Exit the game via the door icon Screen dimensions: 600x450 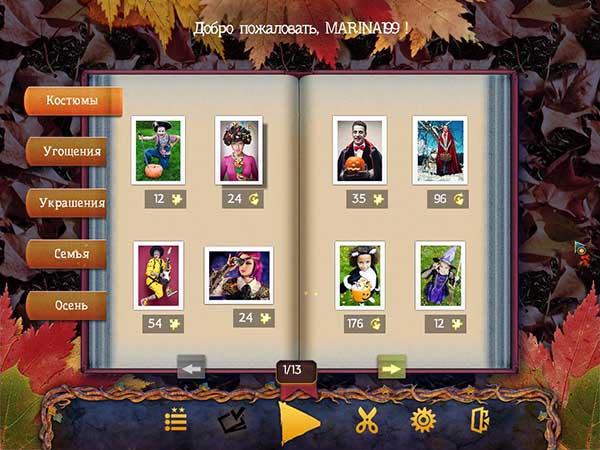(480, 421)
